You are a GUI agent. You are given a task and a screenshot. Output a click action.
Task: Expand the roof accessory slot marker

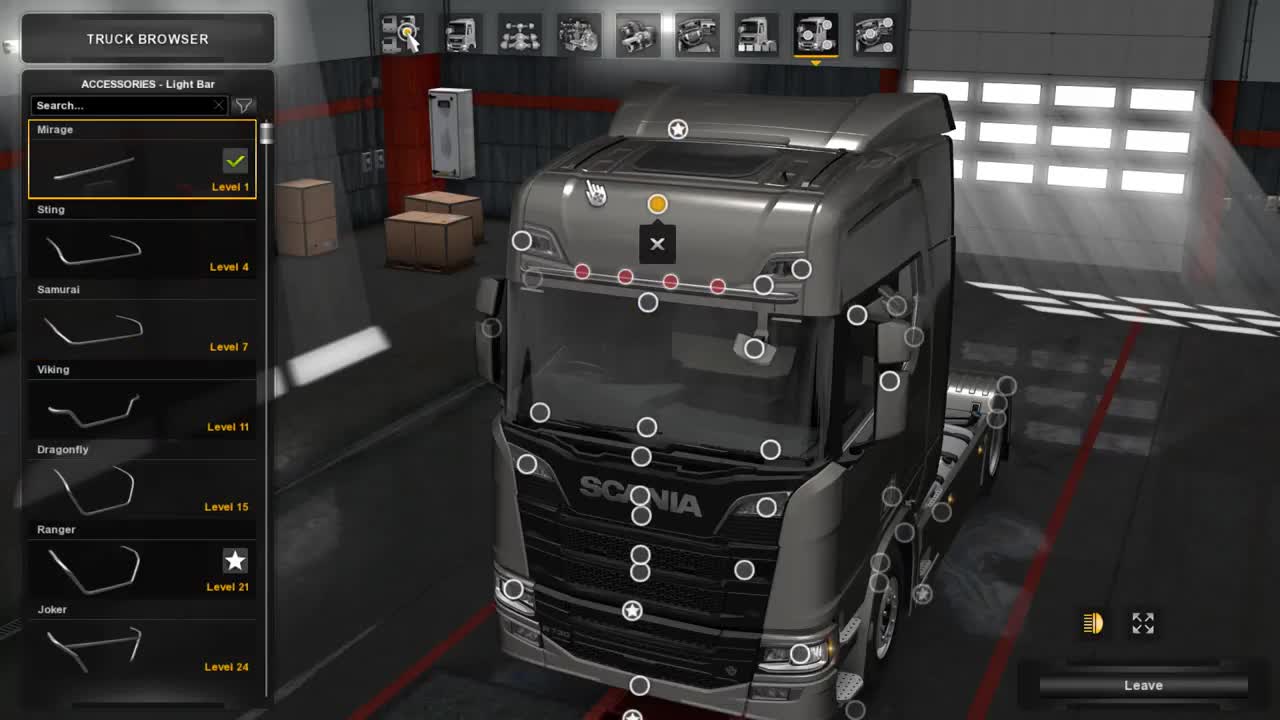[678, 128]
